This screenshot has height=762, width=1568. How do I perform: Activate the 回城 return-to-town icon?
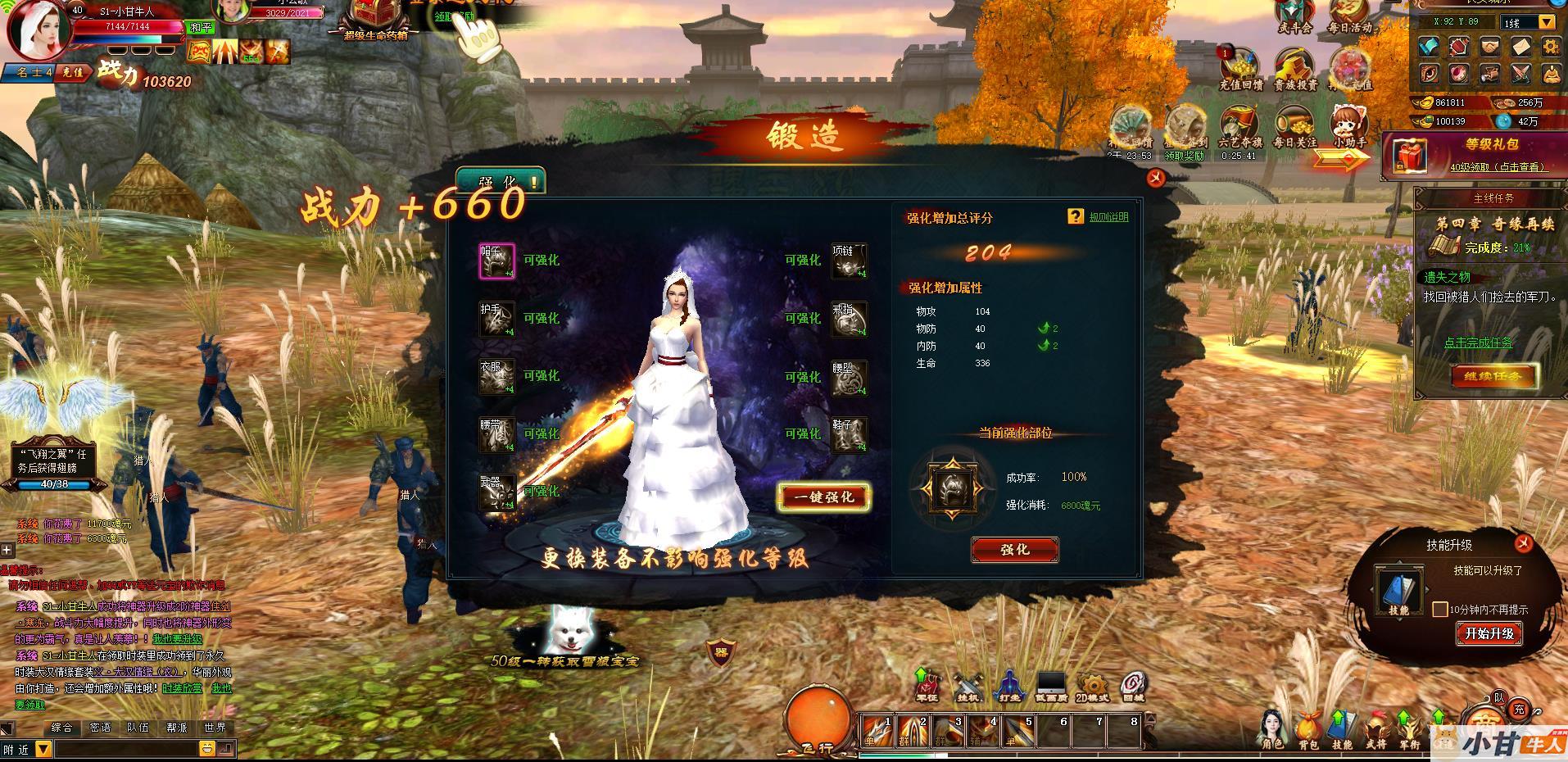point(1133,687)
